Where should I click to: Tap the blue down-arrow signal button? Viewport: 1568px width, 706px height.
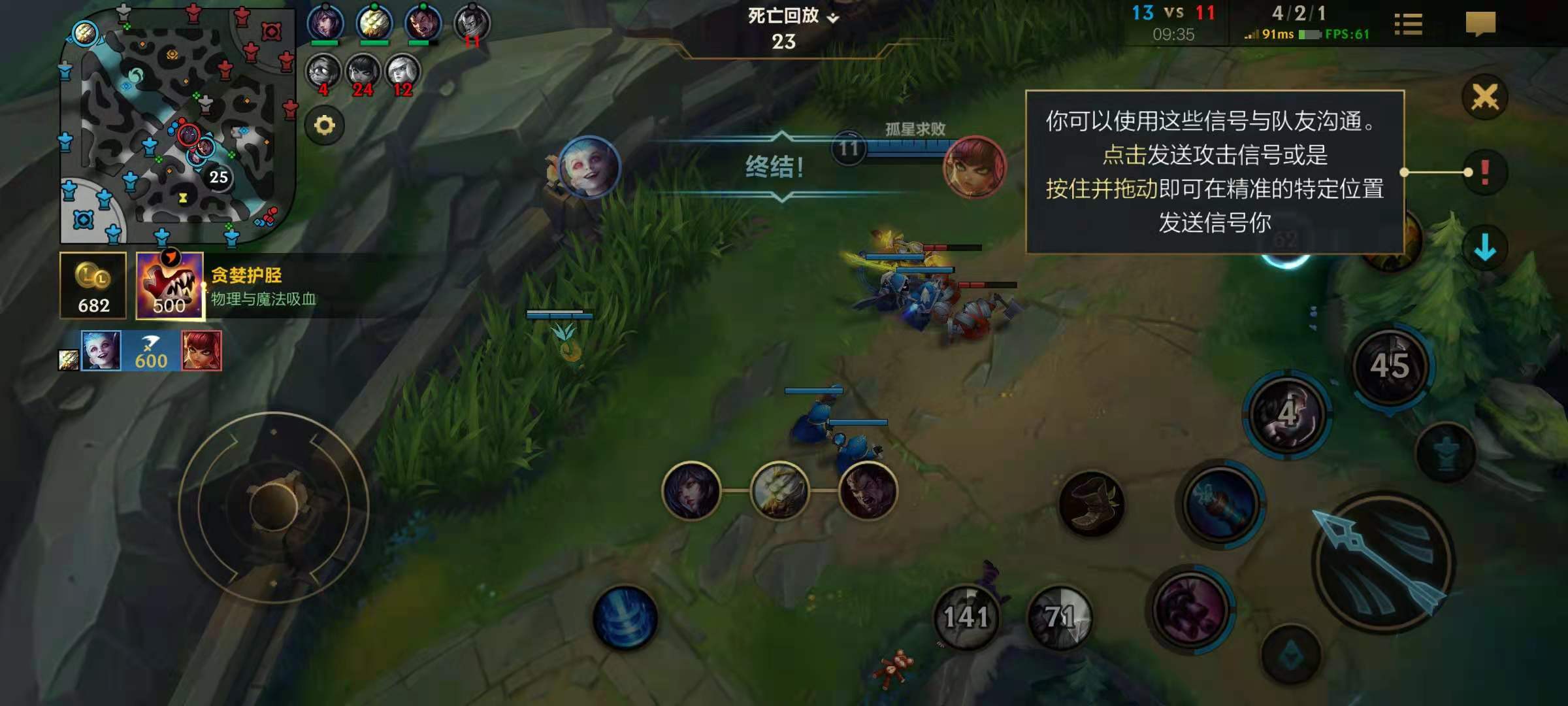point(1484,248)
